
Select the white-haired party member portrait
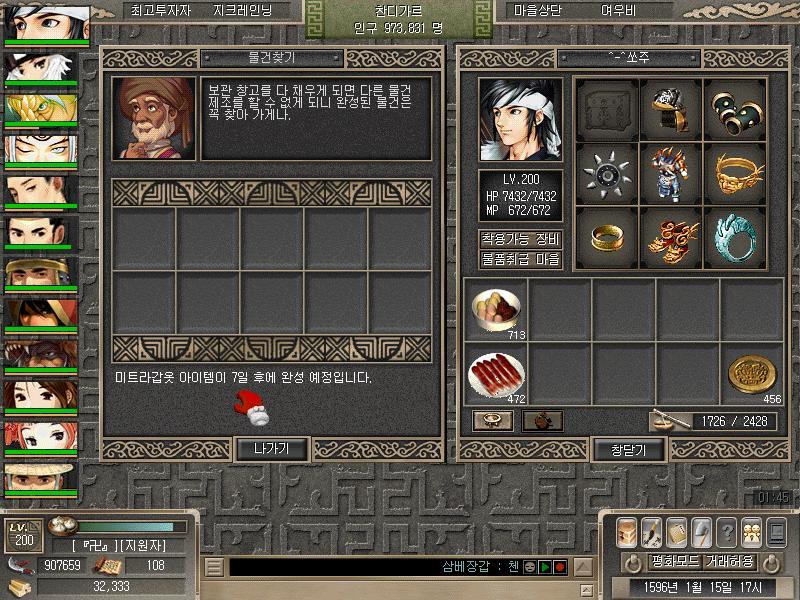click(x=46, y=67)
